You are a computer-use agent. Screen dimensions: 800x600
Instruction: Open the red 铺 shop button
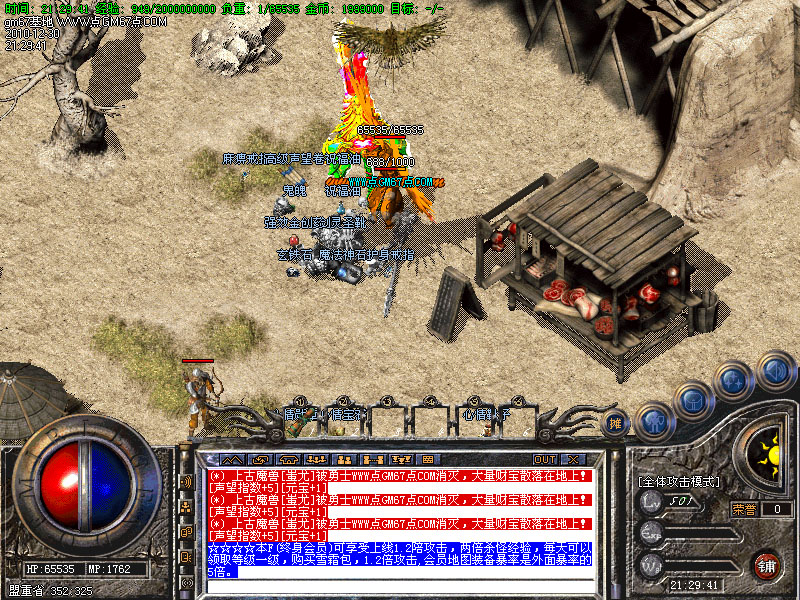coord(767,564)
